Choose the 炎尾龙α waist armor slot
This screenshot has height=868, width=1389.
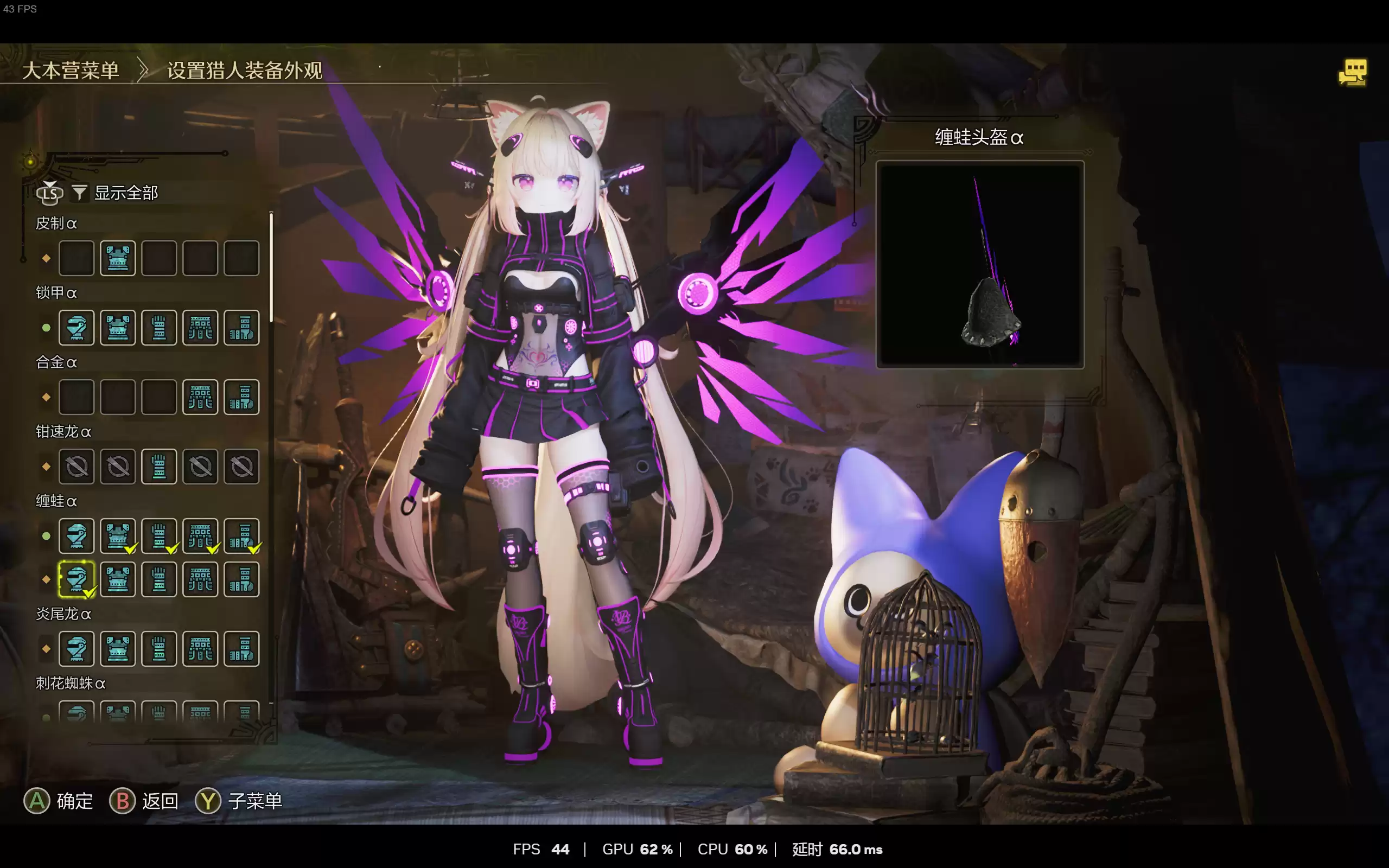click(x=200, y=649)
